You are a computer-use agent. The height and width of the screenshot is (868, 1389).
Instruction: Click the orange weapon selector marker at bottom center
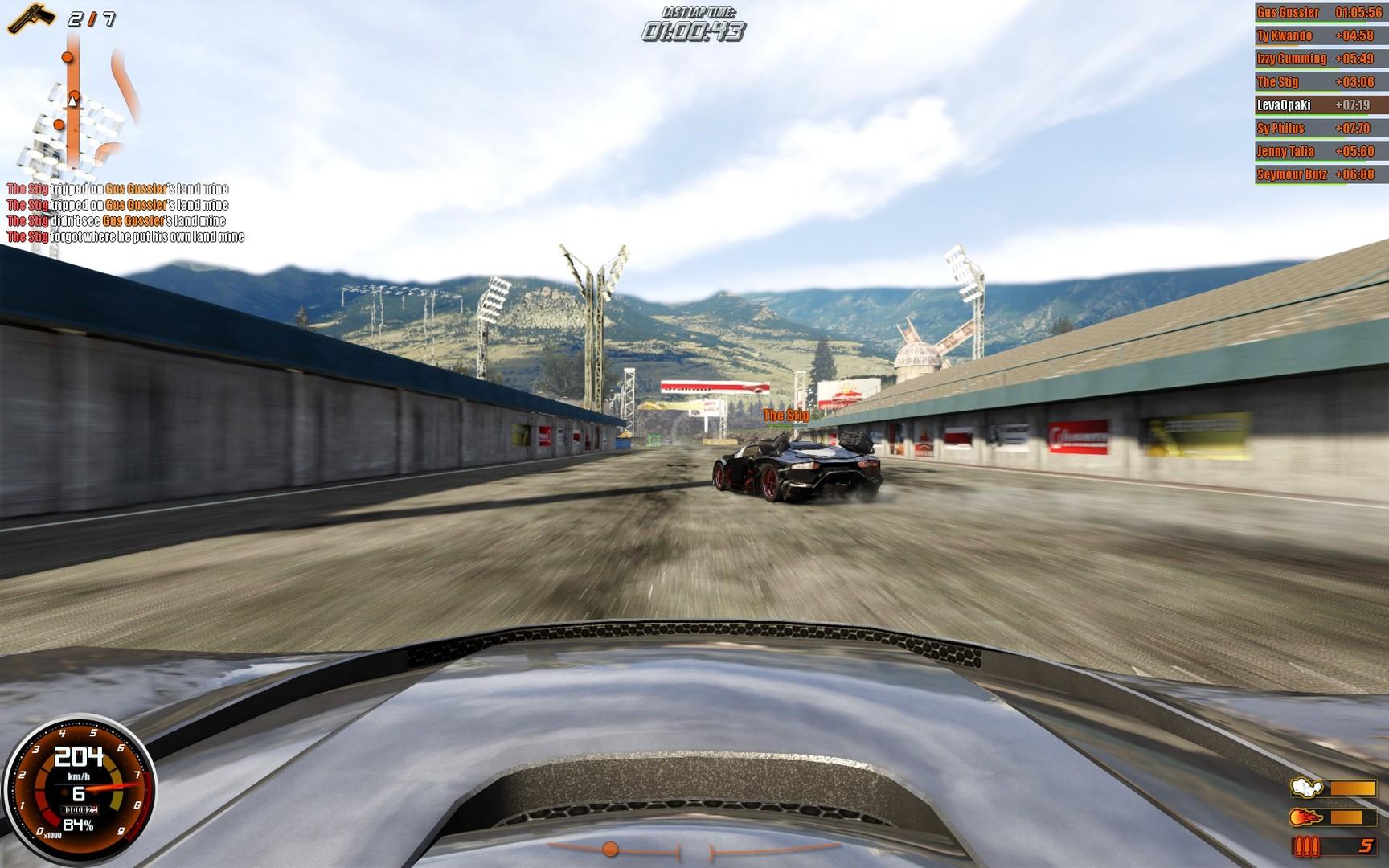(x=610, y=847)
